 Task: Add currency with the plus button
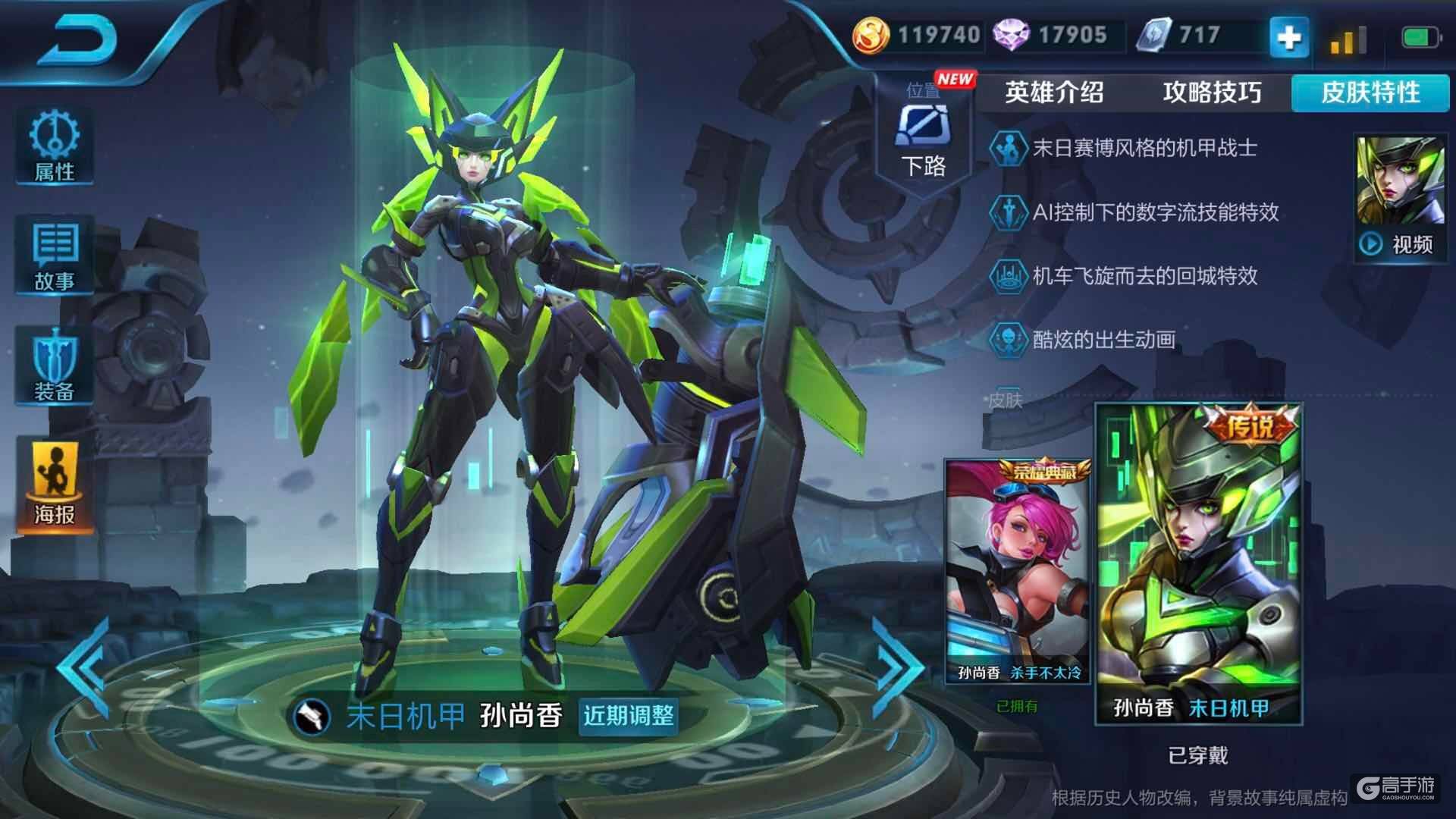click(1289, 36)
